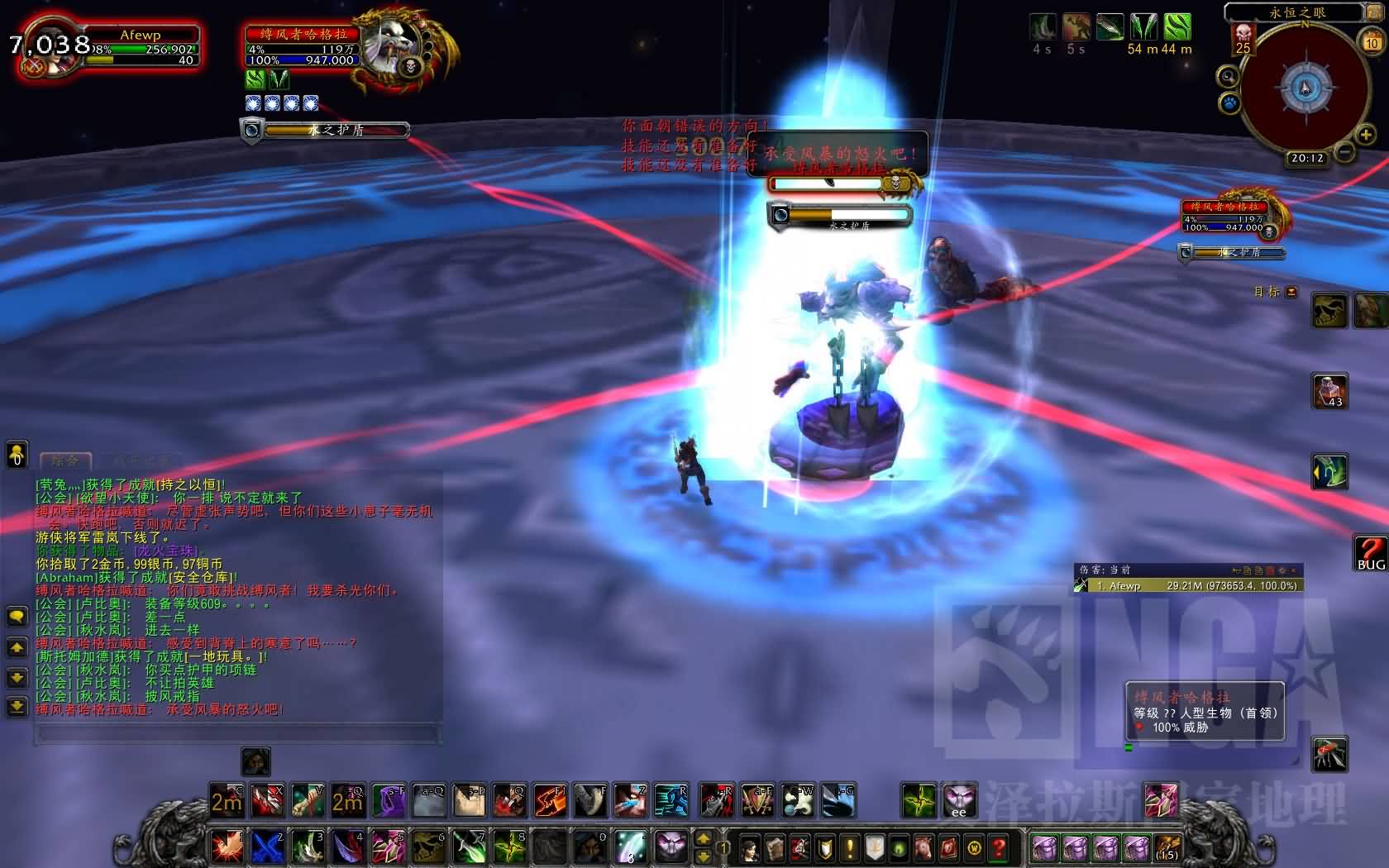Open the chat menu speech bubble button

[x=17, y=617]
